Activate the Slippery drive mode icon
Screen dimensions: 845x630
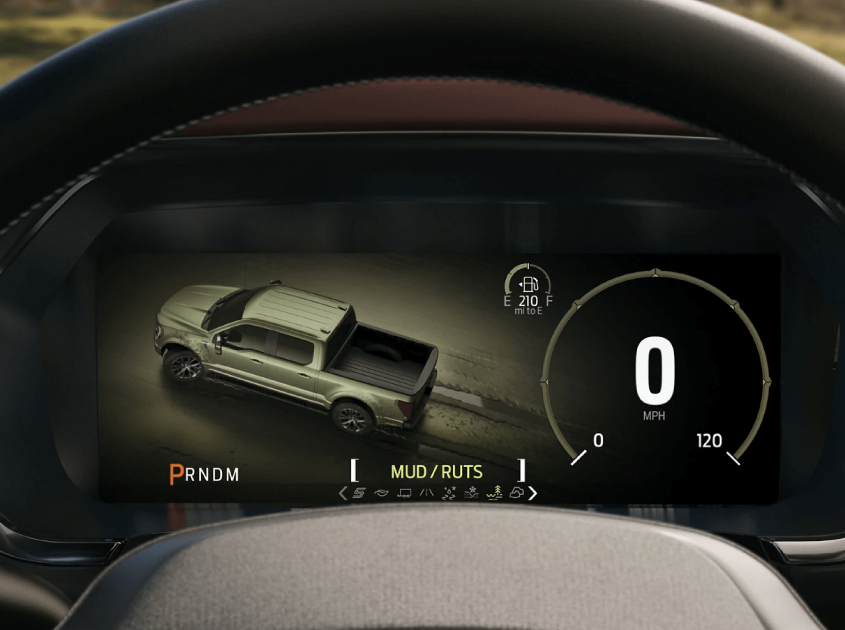click(448, 493)
